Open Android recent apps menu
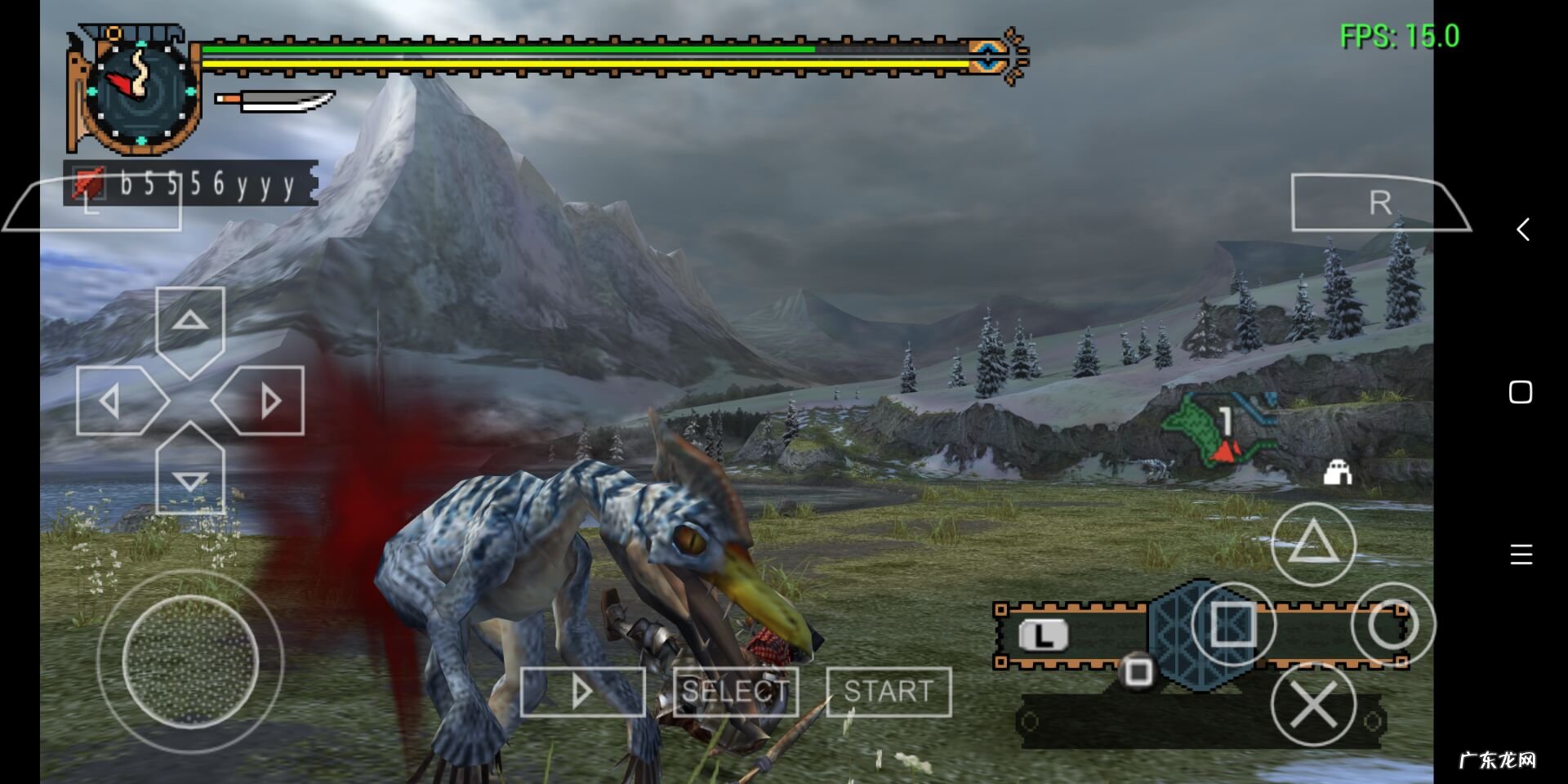The height and width of the screenshot is (784, 1568). click(1521, 555)
